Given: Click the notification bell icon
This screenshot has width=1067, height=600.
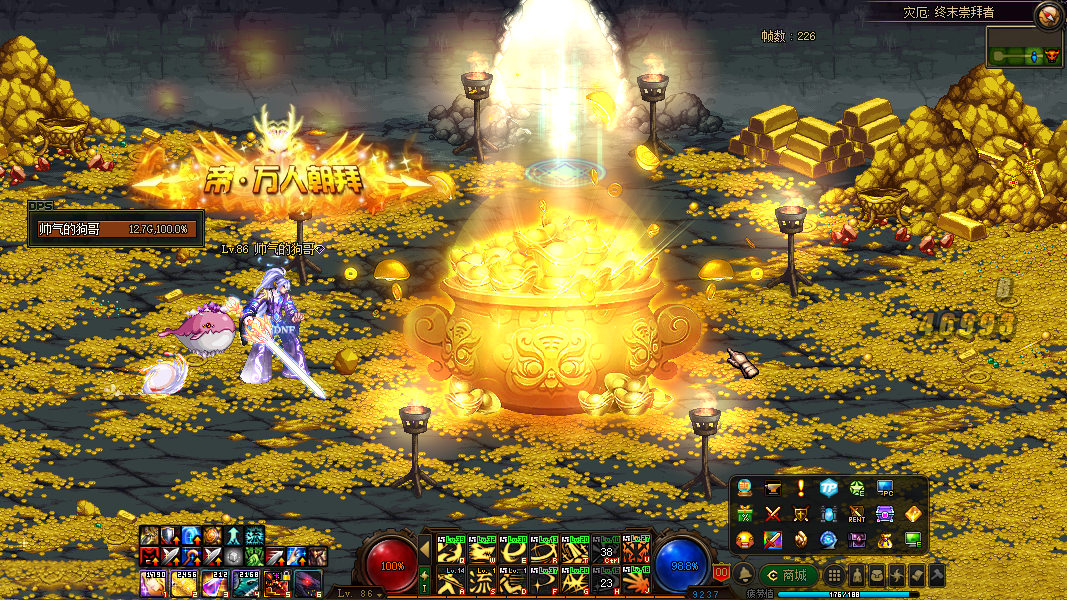Looking at the screenshot, I should click(x=744, y=575).
